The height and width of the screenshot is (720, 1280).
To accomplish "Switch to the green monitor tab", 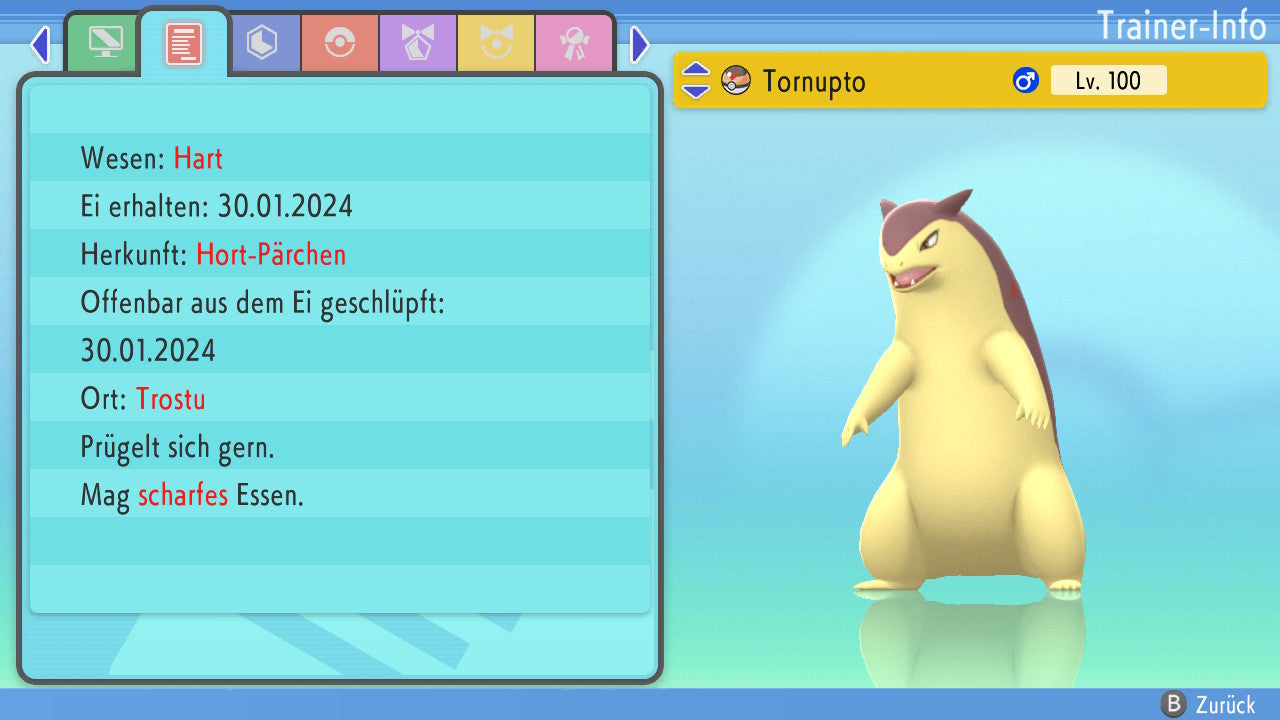I will pos(105,44).
